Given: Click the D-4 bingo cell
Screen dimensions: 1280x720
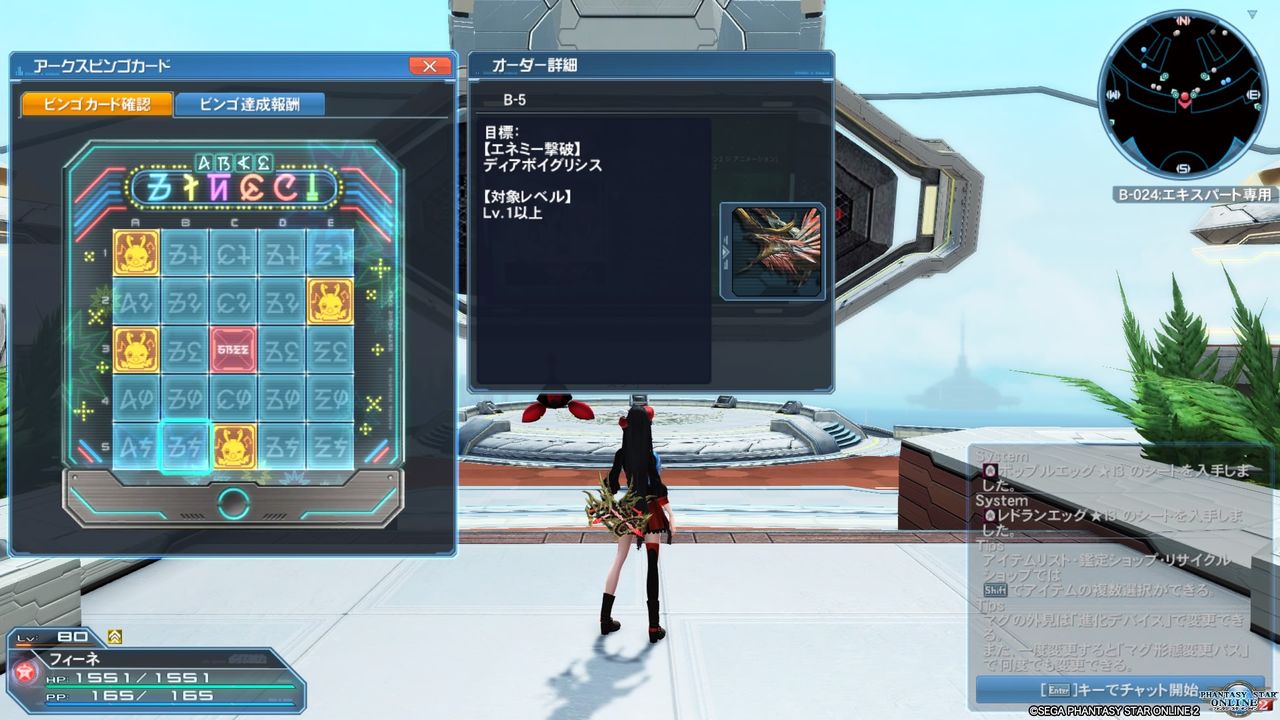Looking at the screenshot, I should [282, 400].
